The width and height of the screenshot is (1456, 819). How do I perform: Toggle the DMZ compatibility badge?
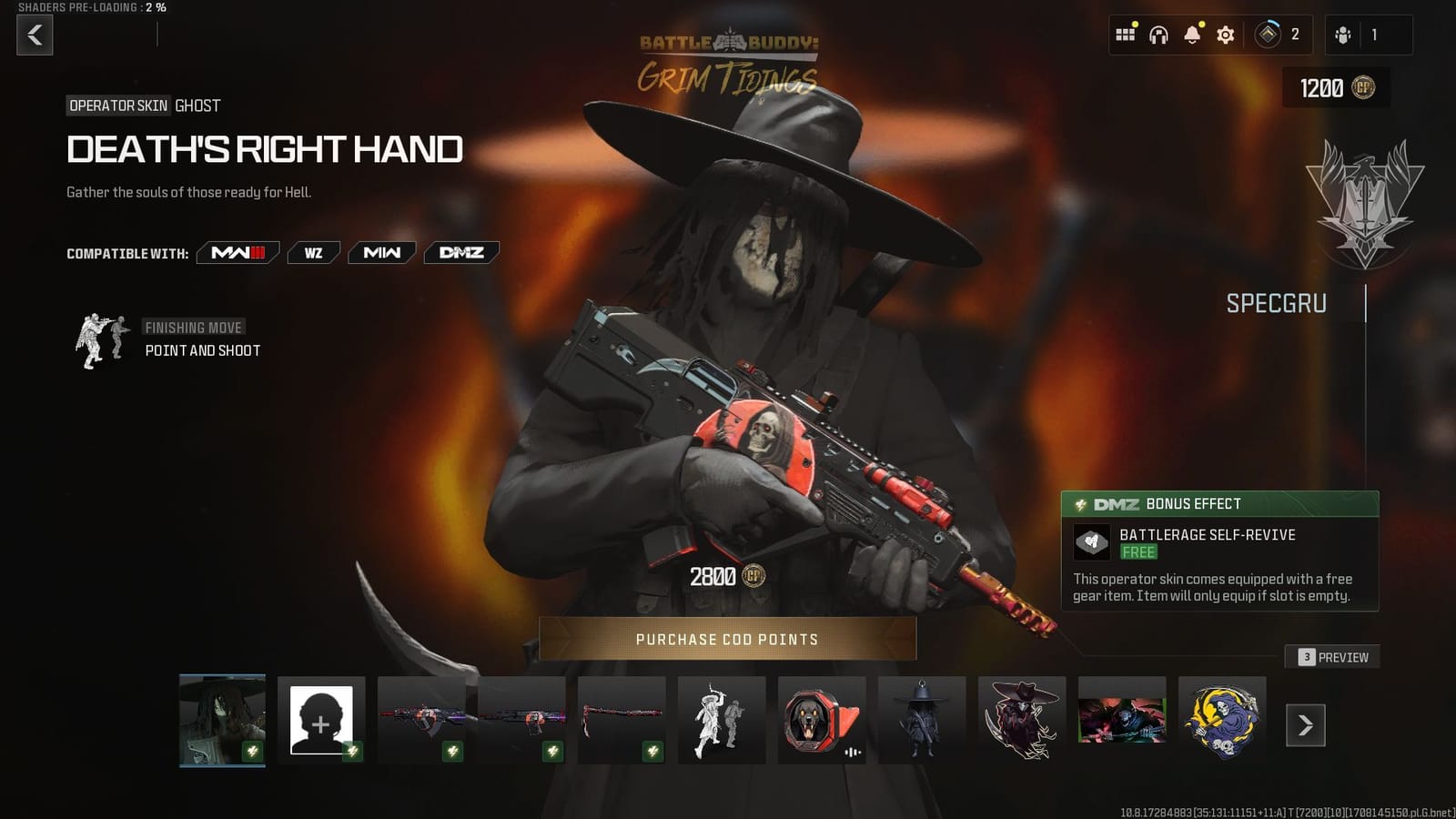[x=460, y=253]
